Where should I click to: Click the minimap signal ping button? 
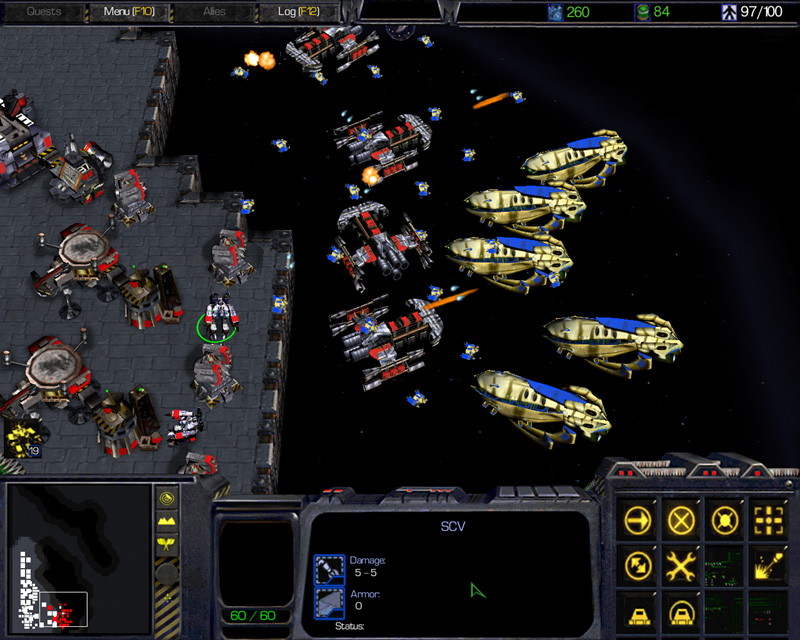coord(167,498)
